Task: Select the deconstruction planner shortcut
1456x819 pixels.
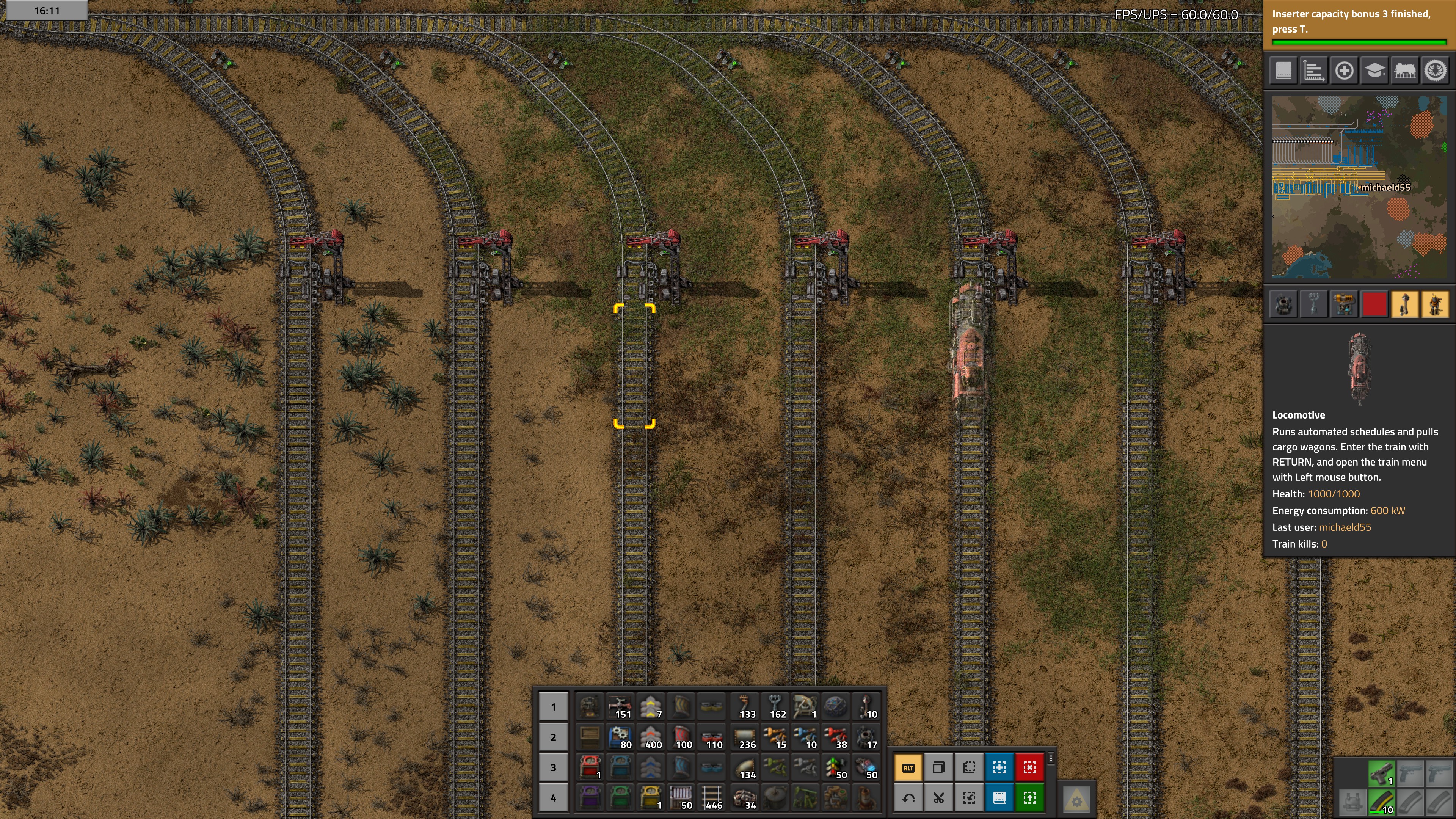Action: (x=1030, y=767)
